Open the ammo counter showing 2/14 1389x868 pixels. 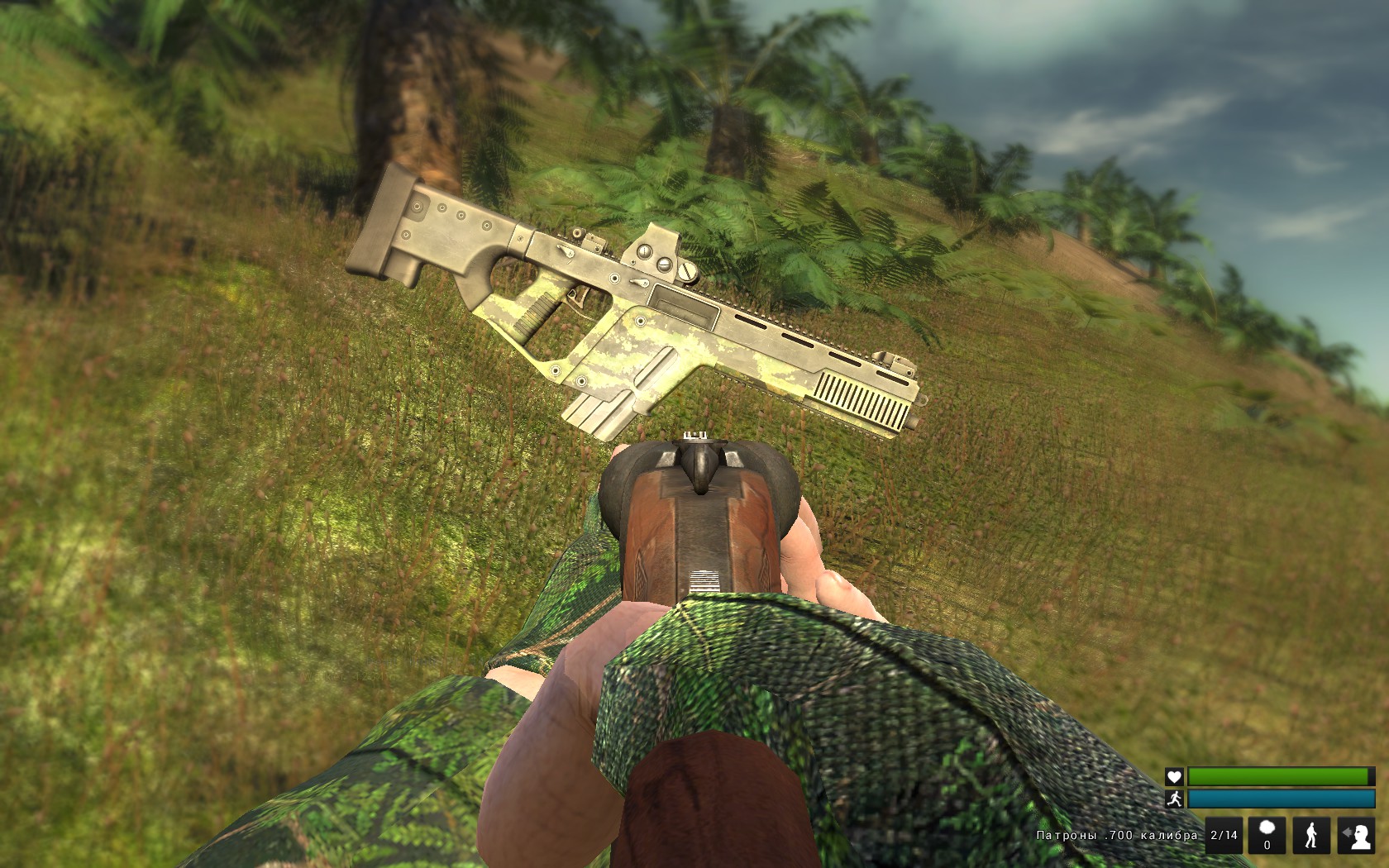click(1224, 835)
